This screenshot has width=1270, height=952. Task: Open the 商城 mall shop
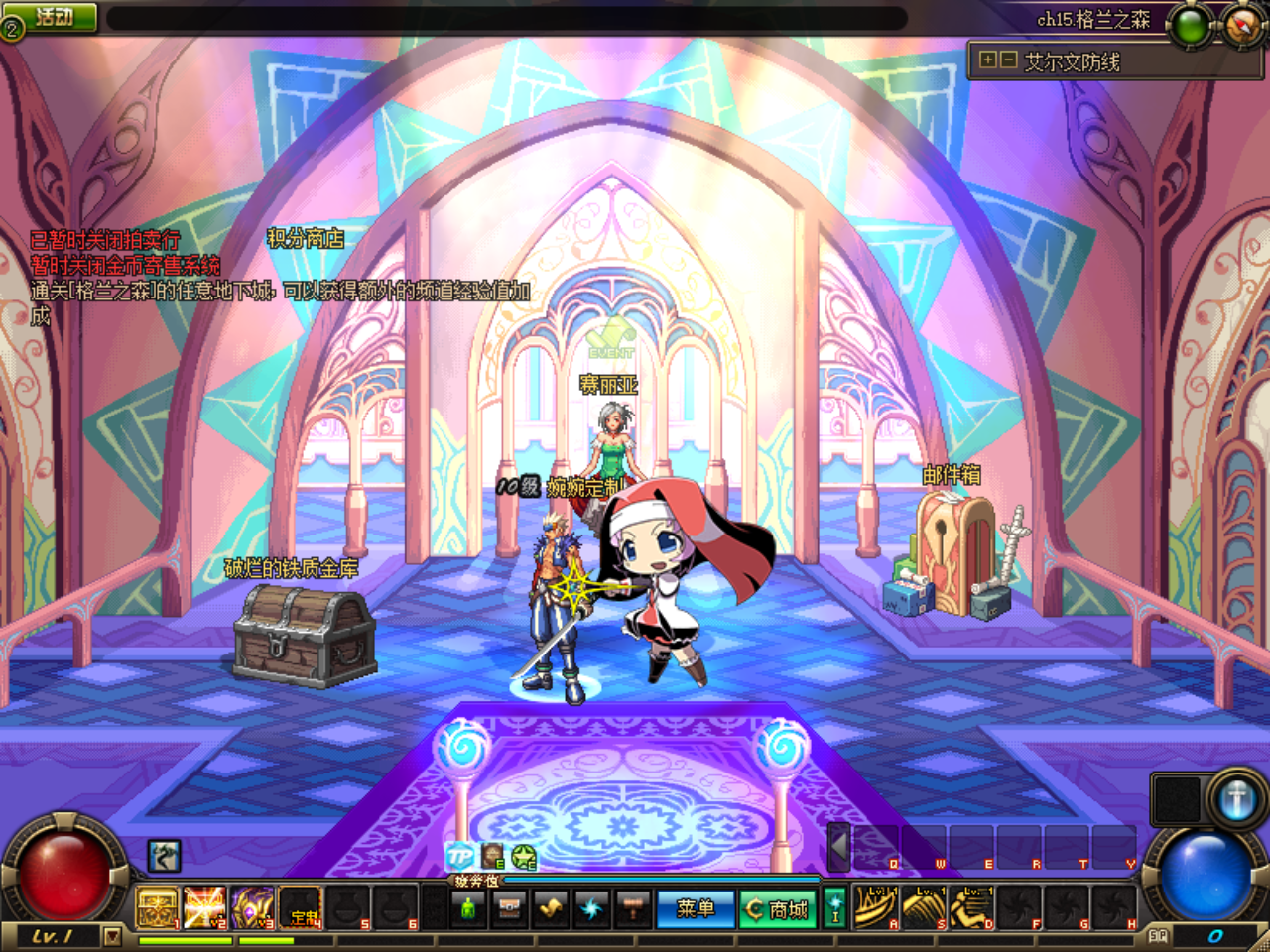tap(777, 907)
